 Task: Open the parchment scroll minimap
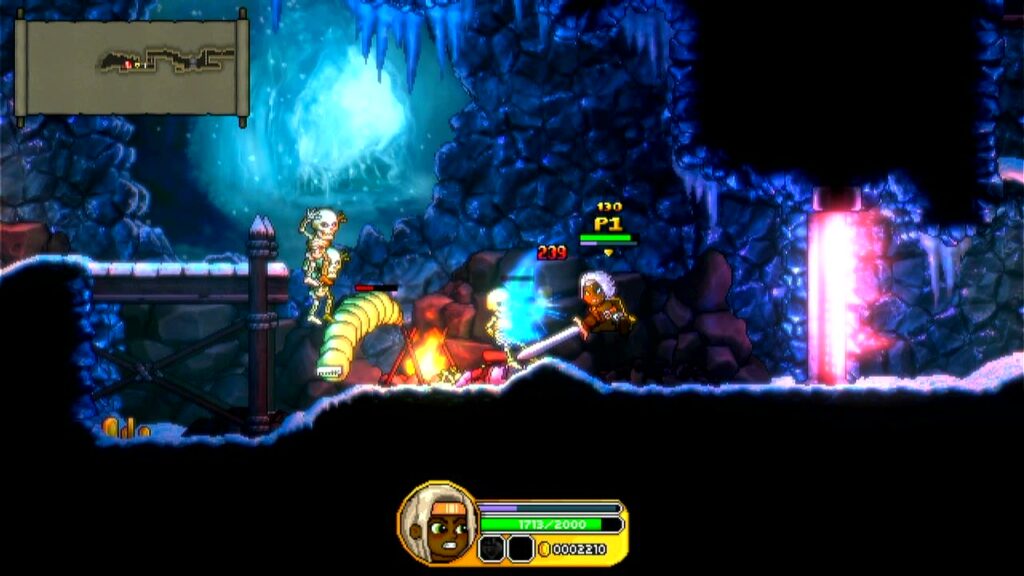[x=131, y=67]
